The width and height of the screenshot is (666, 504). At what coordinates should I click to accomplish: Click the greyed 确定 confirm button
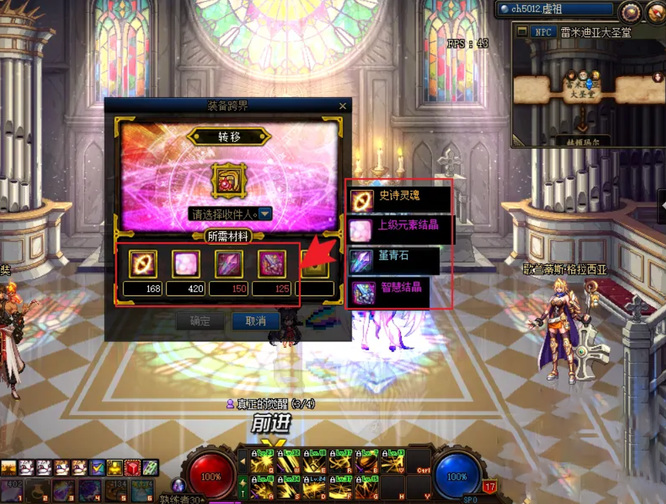point(200,321)
